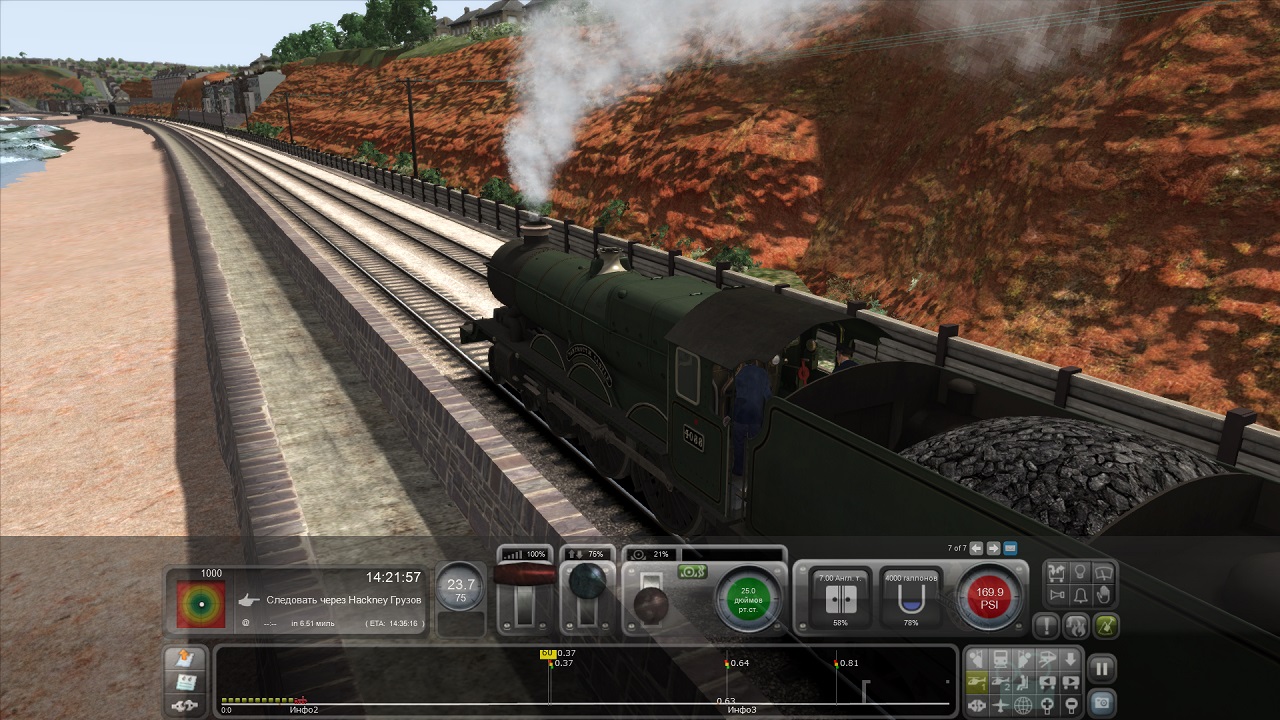Ring the bell using the bell icon
The image size is (1280, 720).
(1080, 596)
